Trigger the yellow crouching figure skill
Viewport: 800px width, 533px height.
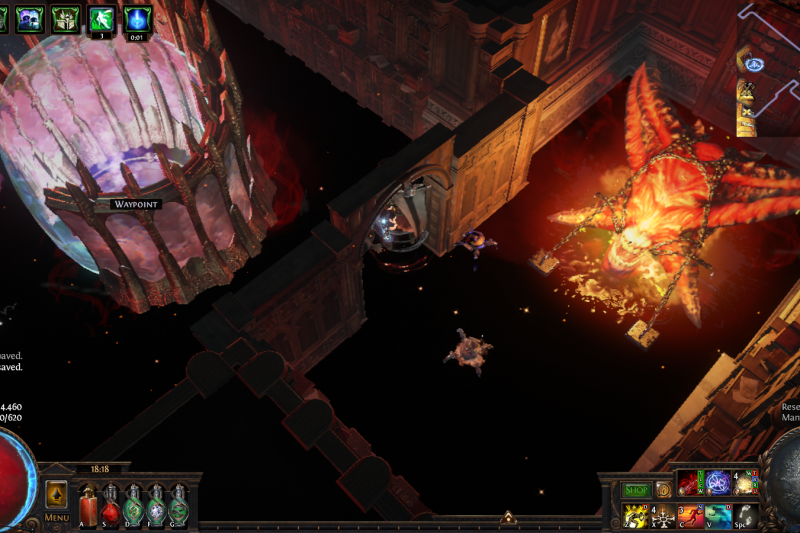tap(635, 515)
